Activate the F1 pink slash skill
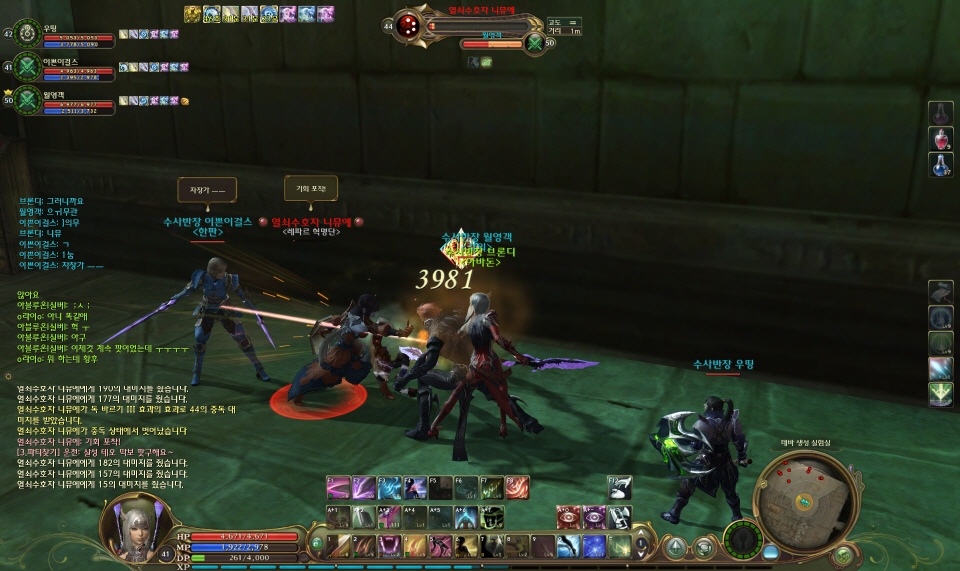The width and height of the screenshot is (960, 571). click(x=338, y=487)
